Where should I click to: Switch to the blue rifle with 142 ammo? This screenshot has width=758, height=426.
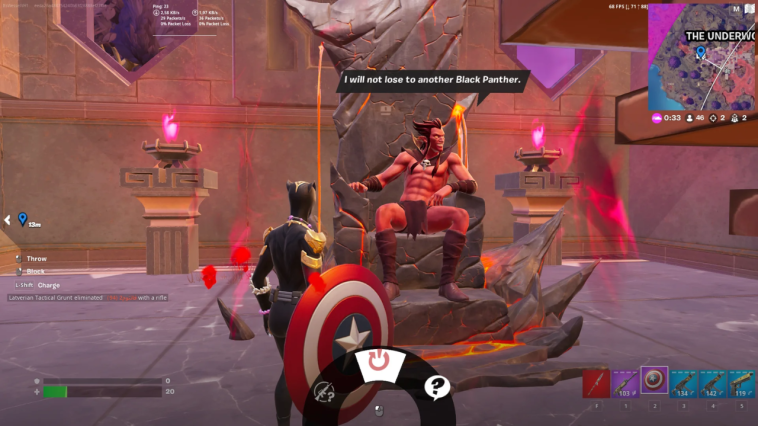point(713,384)
